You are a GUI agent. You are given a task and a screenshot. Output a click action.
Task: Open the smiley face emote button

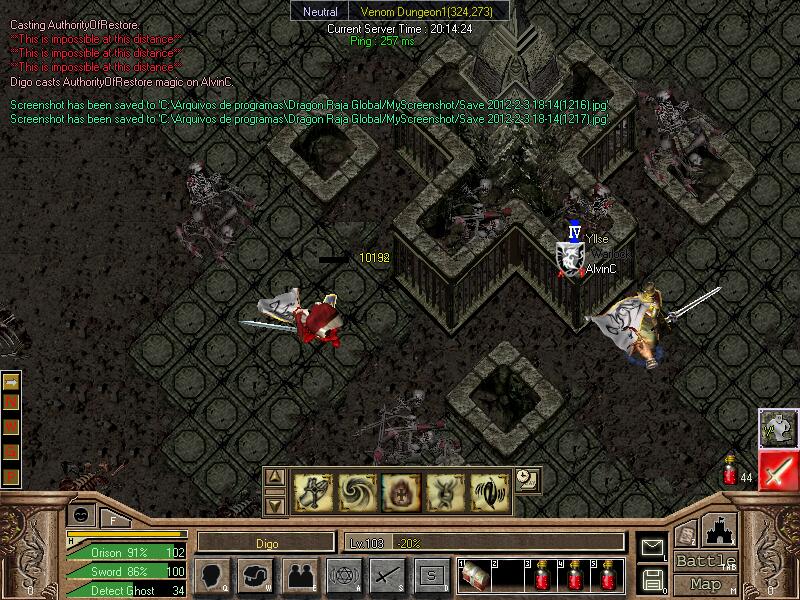pos(81,513)
